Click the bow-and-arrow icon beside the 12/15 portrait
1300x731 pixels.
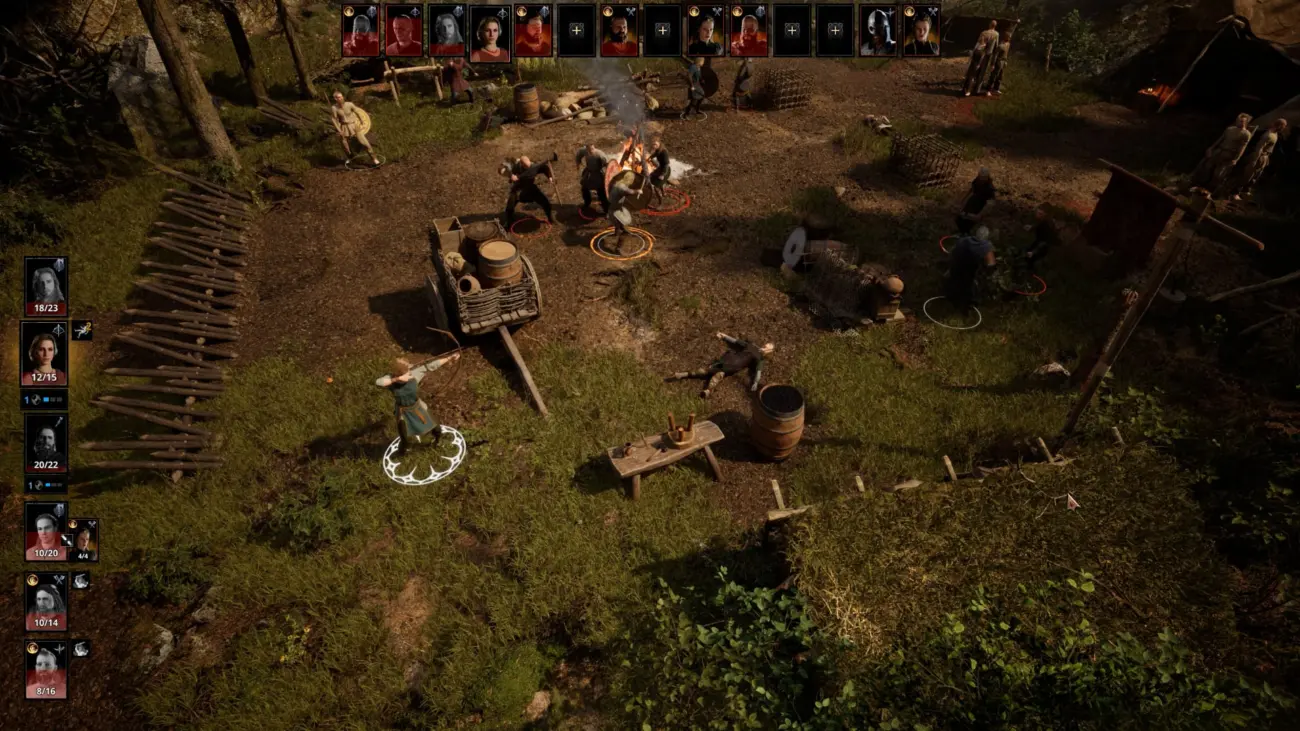pyautogui.click(x=58, y=331)
